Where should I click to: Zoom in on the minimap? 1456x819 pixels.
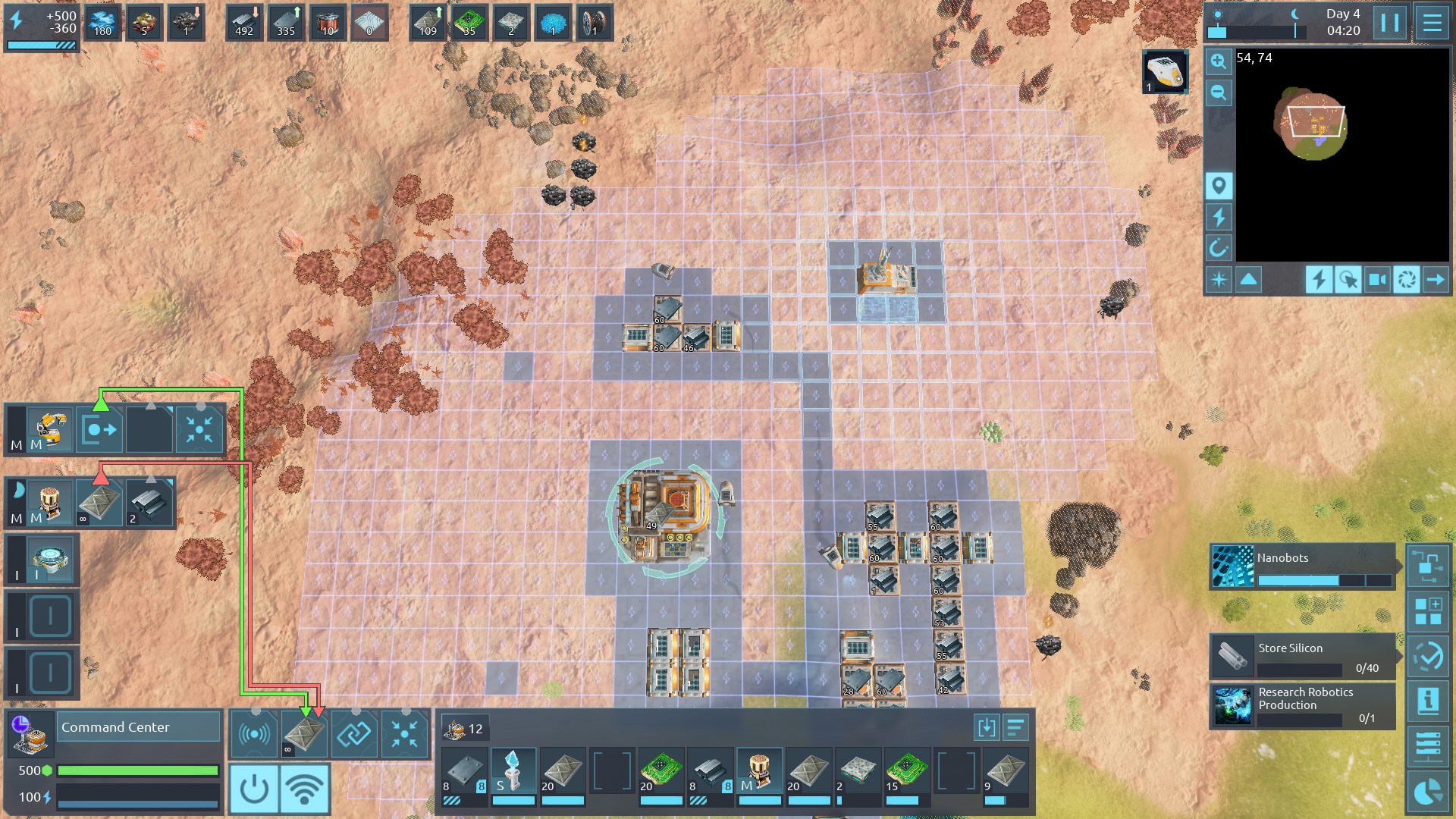[x=1219, y=61]
